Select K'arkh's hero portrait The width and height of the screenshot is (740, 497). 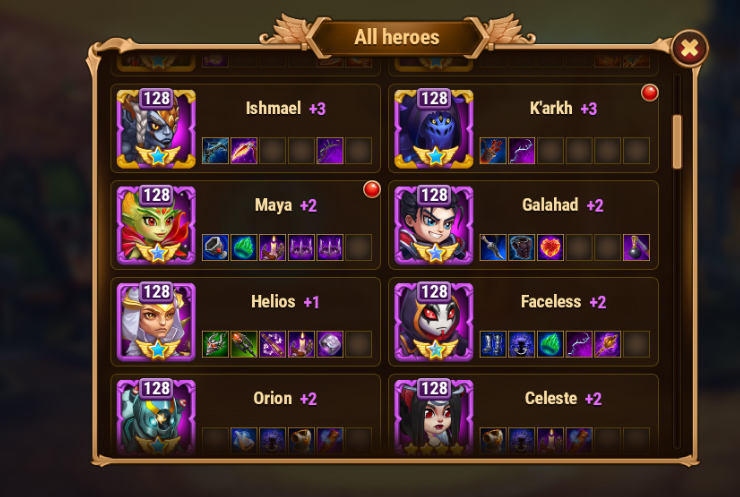pyautogui.click(x=434, y=129)
